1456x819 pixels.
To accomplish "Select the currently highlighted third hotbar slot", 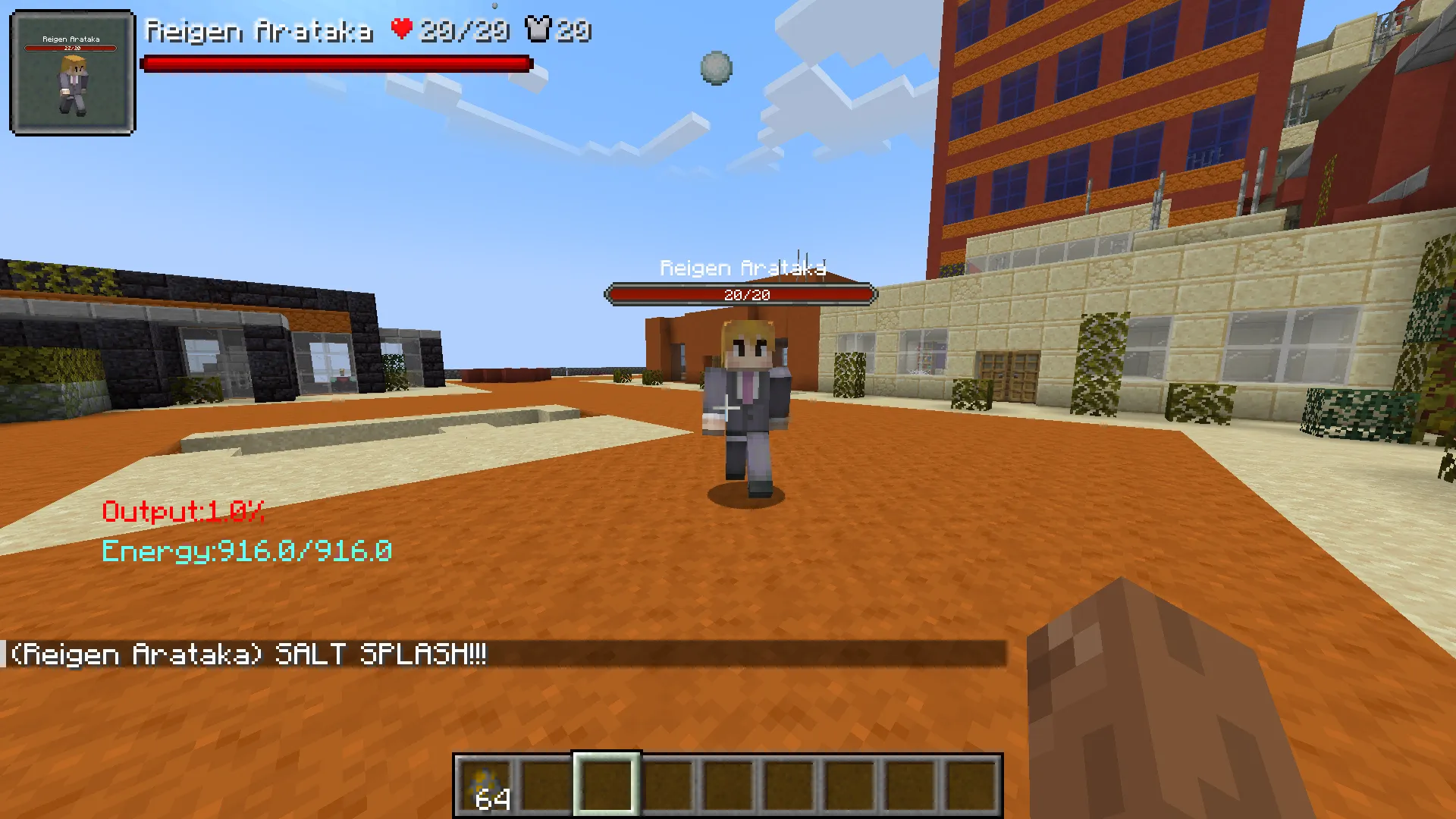I will click(x=606, y=785).
